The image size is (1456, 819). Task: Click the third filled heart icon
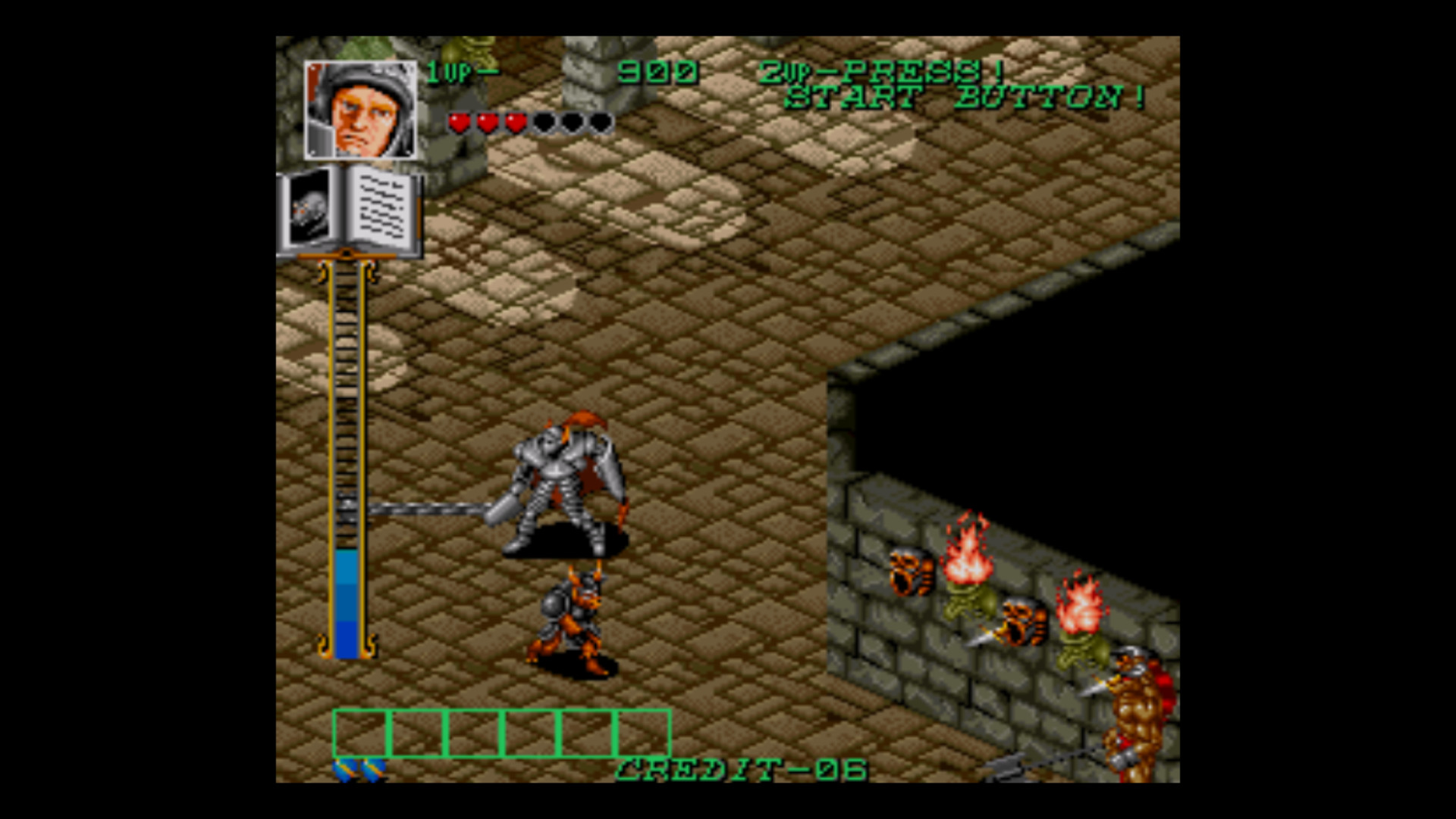(518, 122)
